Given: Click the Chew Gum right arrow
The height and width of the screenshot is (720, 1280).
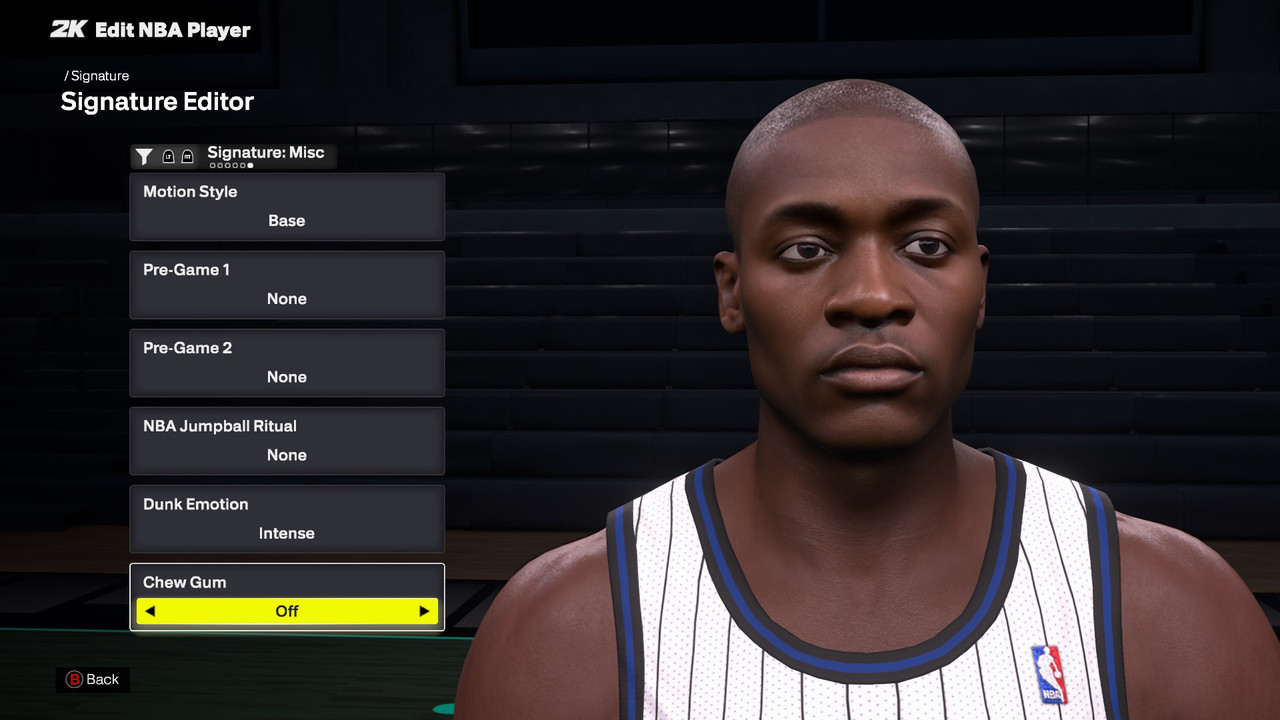Looking at the screenshot, I should pyautogui.click(x=424, y=611).
